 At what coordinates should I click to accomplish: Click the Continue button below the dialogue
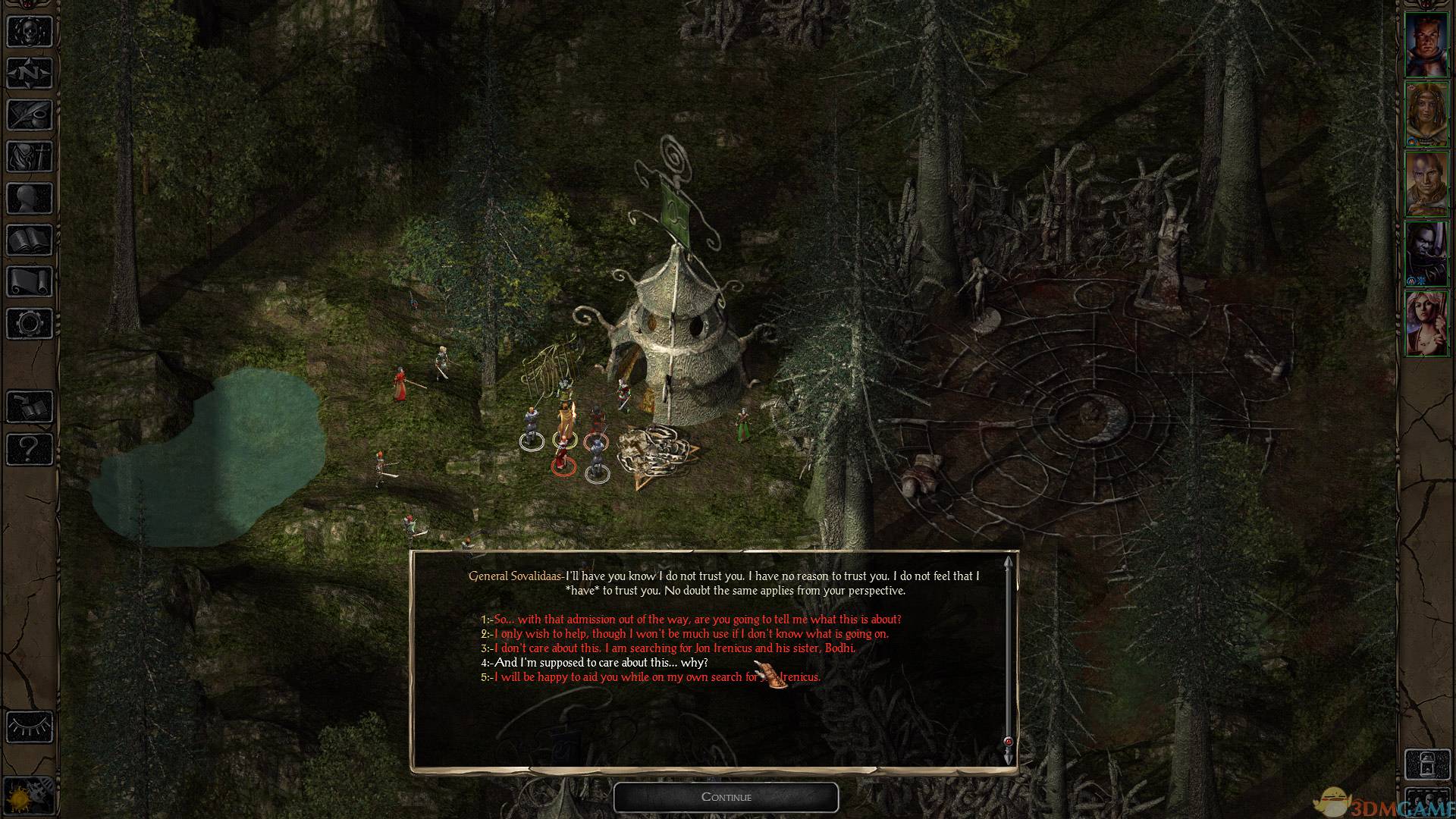[x=726, y=797]
